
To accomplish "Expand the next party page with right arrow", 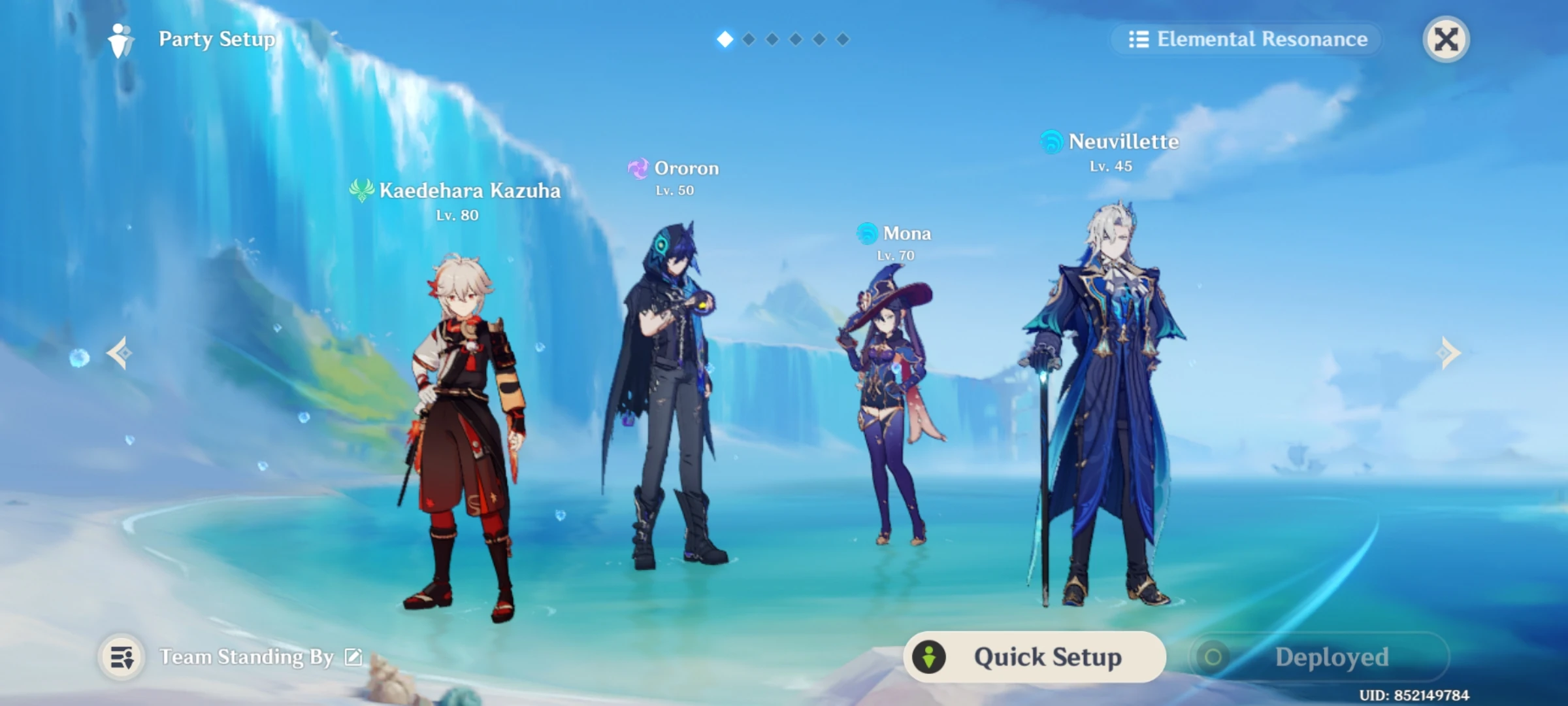I will tap(1449, 353).
